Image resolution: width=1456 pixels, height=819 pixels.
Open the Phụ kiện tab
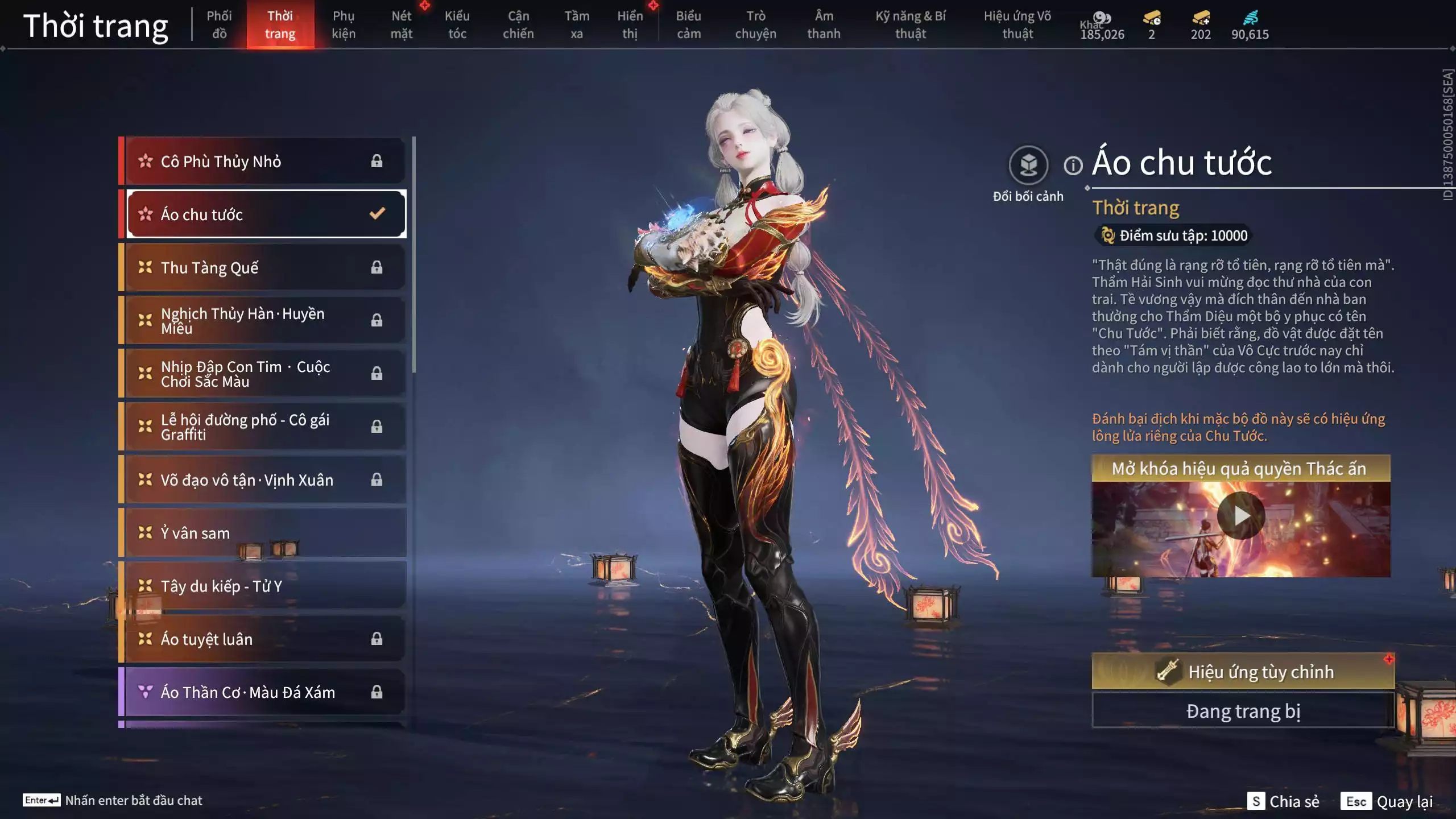344,24
